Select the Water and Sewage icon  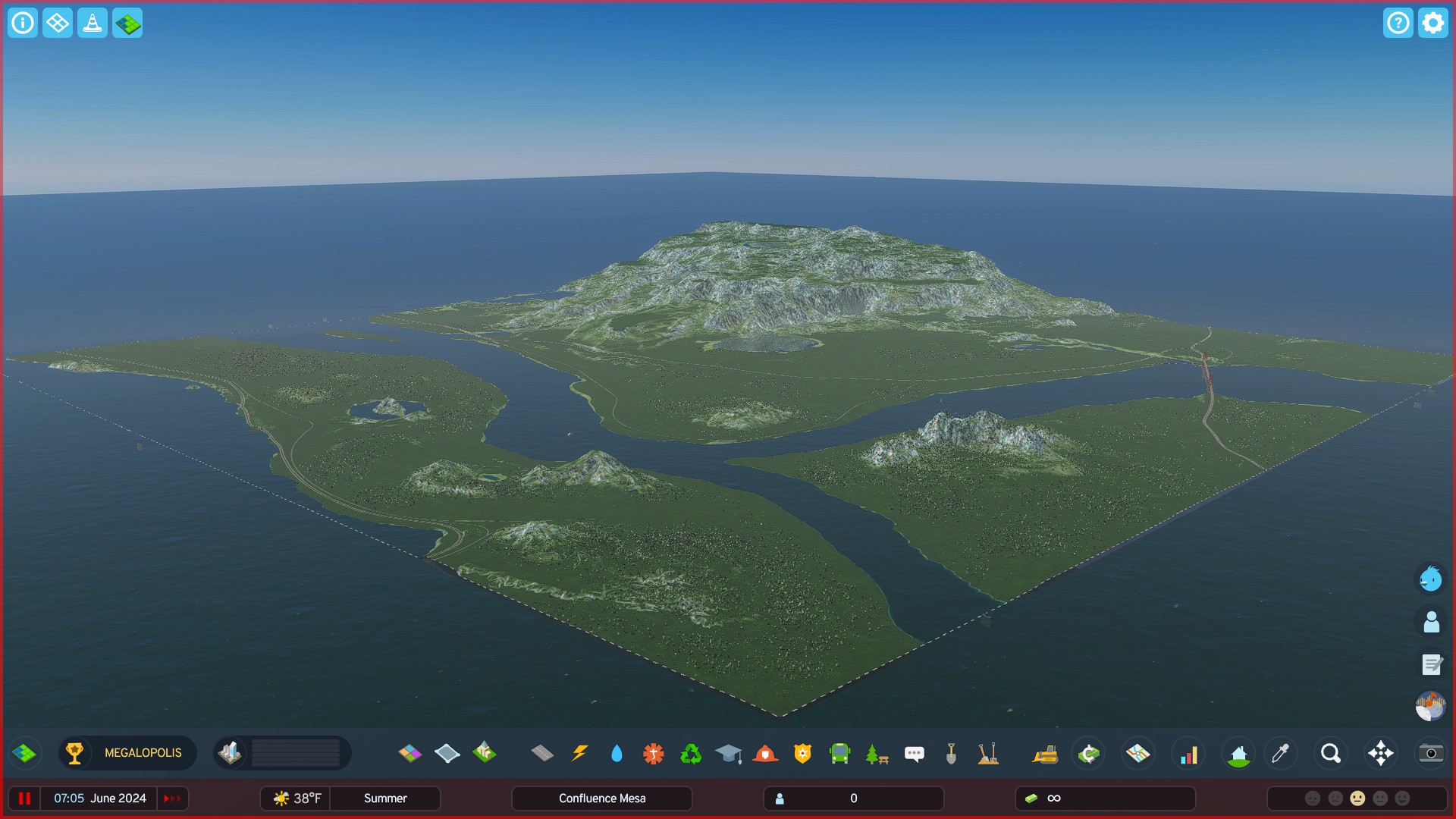click(617, 753)
